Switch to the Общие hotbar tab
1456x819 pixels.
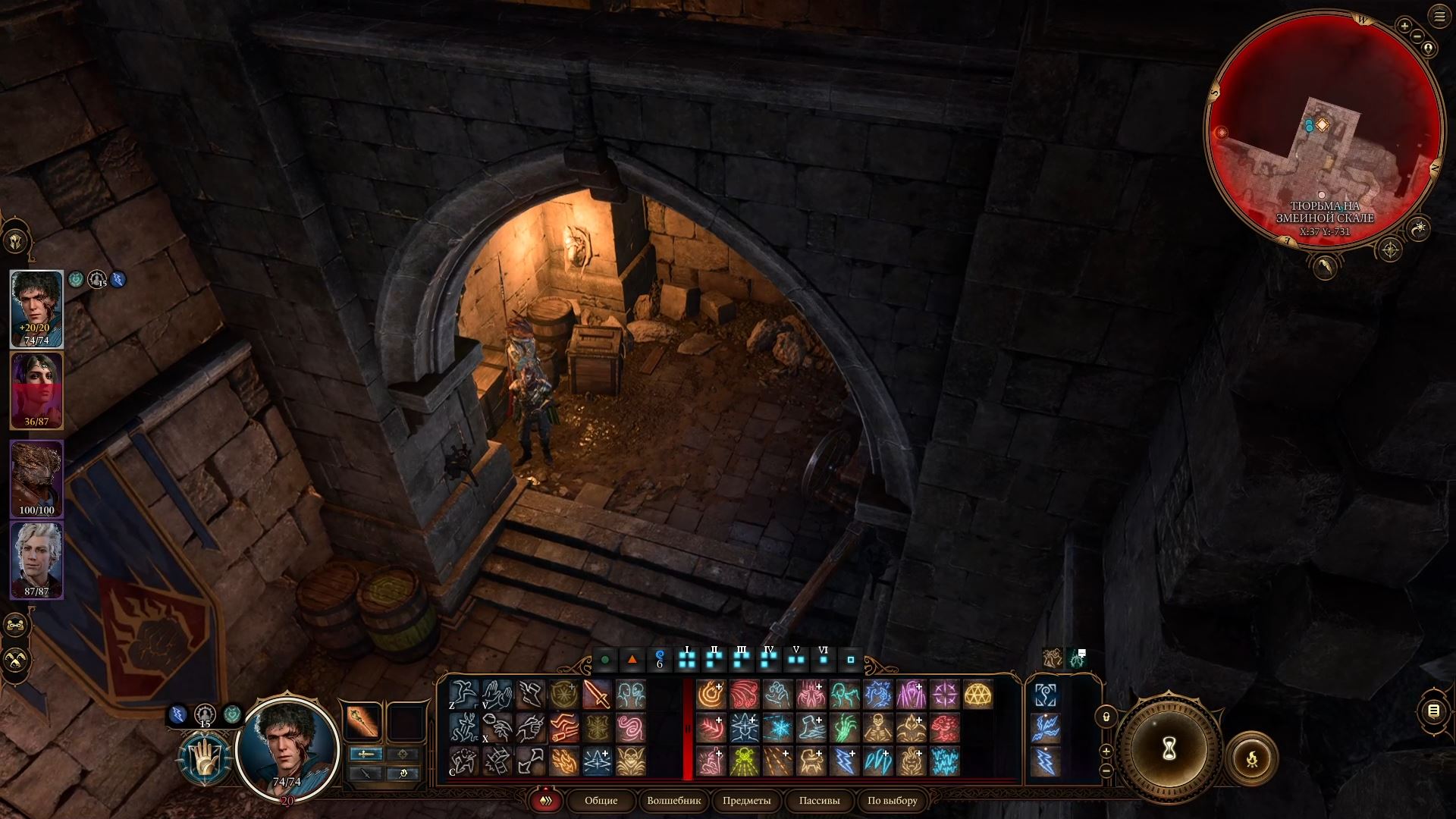pyautogui.click(x=601, y=801)
